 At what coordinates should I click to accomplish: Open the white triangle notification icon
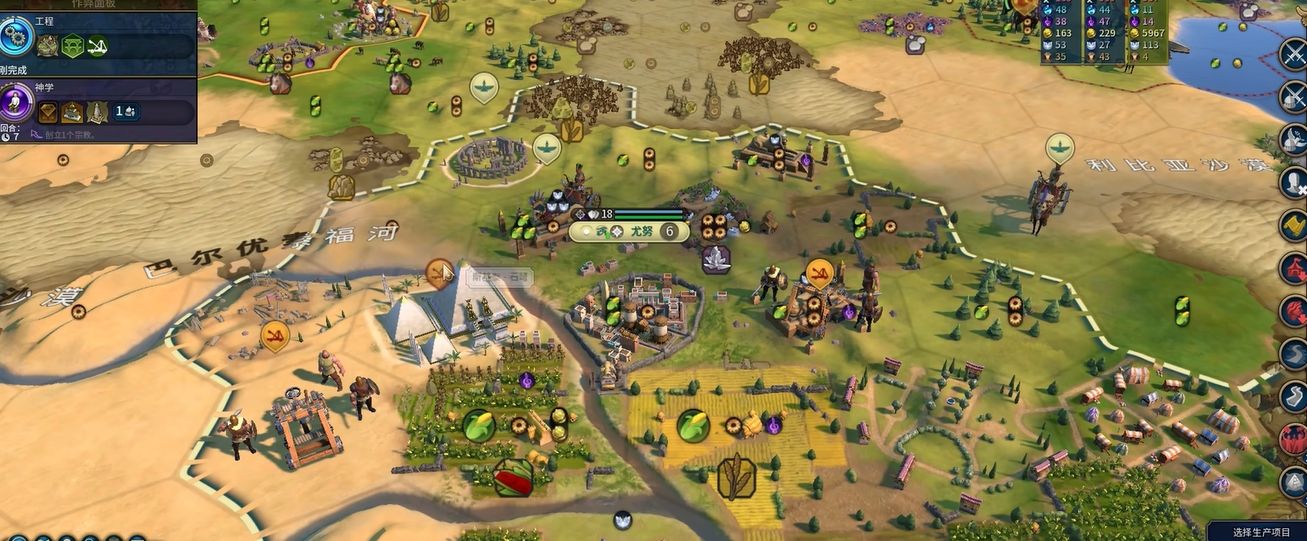(x=1292, y=483)
